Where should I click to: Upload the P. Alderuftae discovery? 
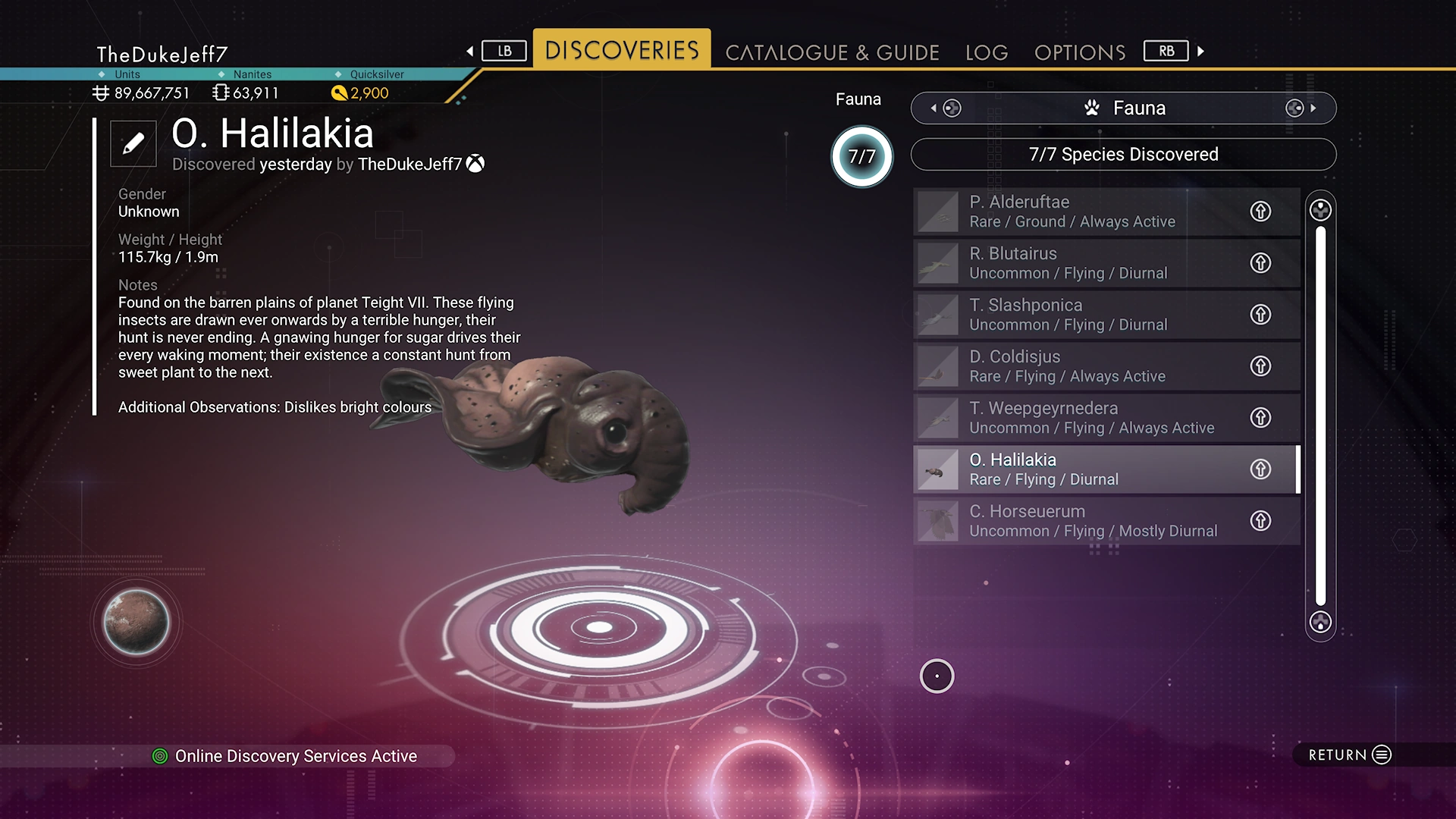click(x=1260, y=212)
